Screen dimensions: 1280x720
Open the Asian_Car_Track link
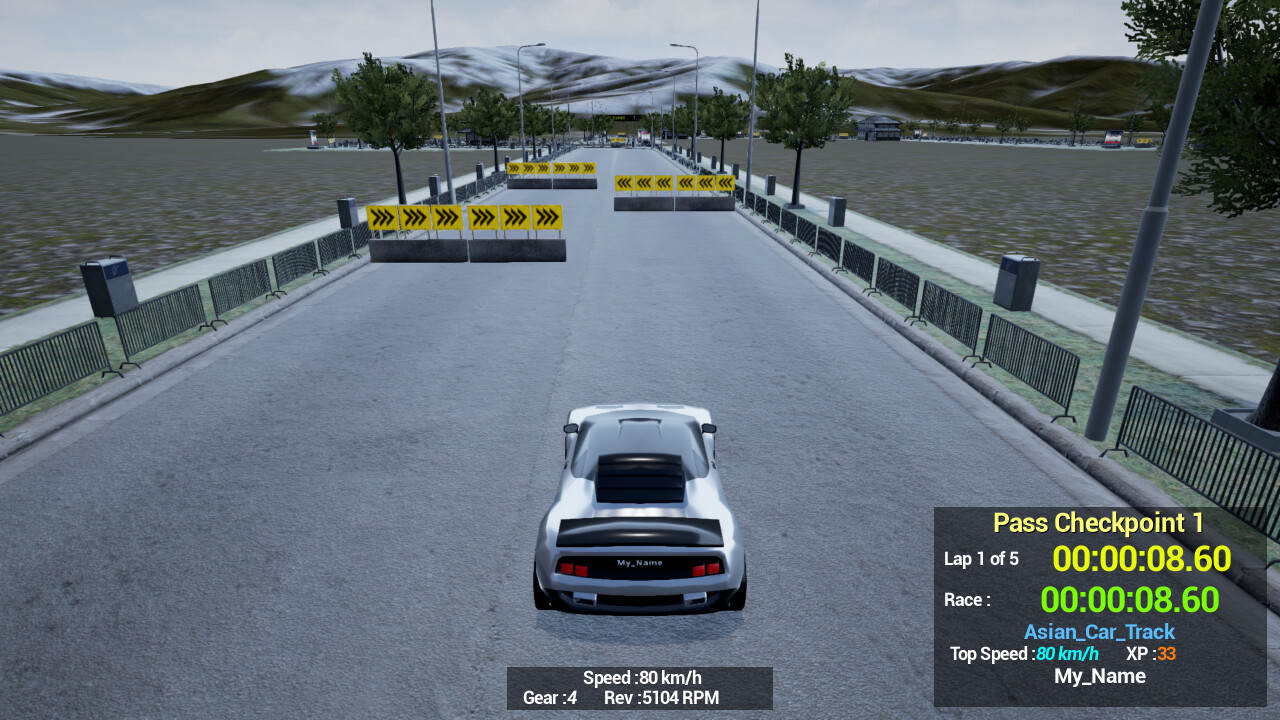point(1100,632)
